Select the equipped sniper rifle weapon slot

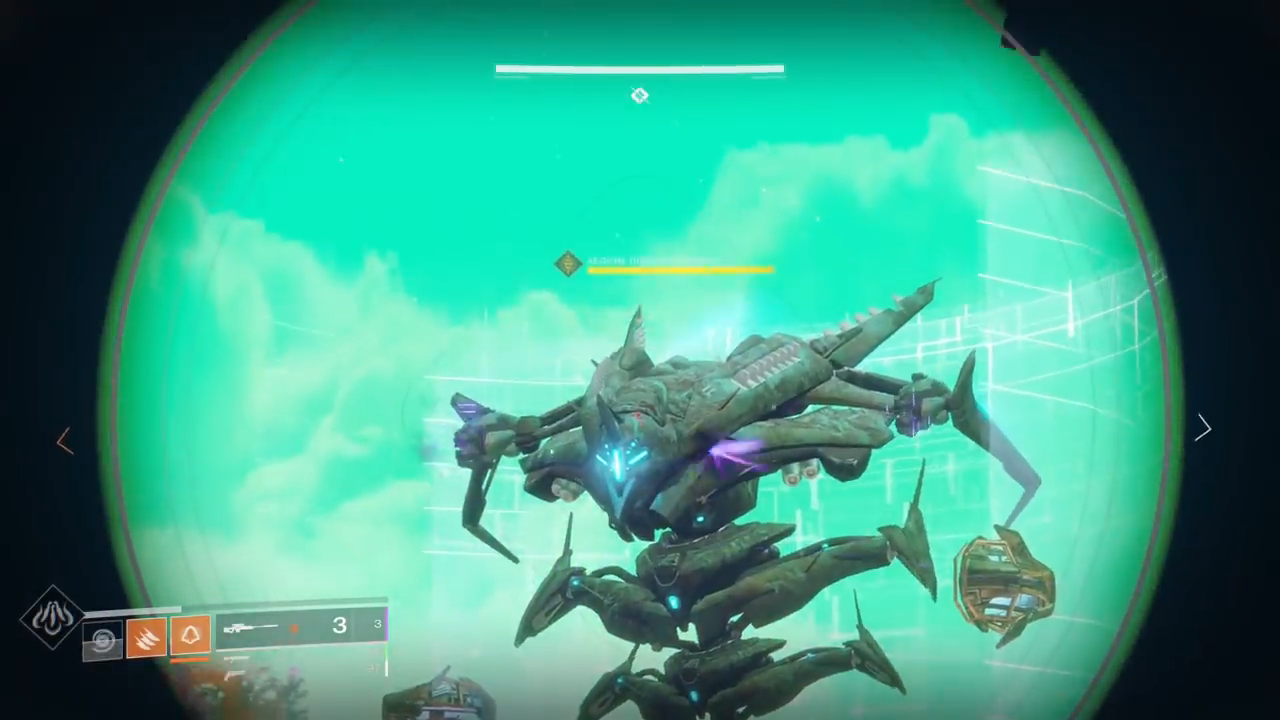point(300,627)
